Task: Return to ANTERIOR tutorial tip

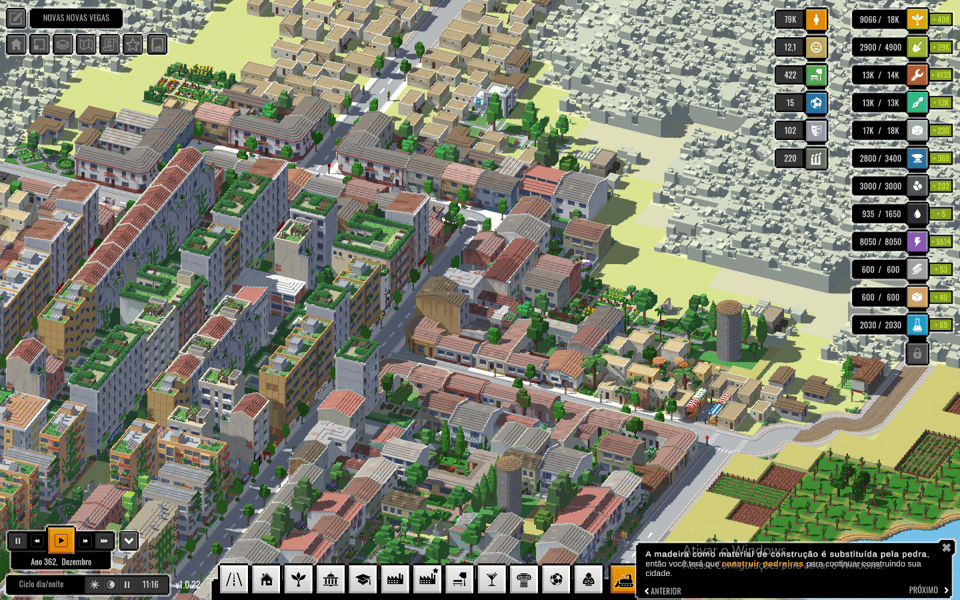Action: click(x=661, y=590)
